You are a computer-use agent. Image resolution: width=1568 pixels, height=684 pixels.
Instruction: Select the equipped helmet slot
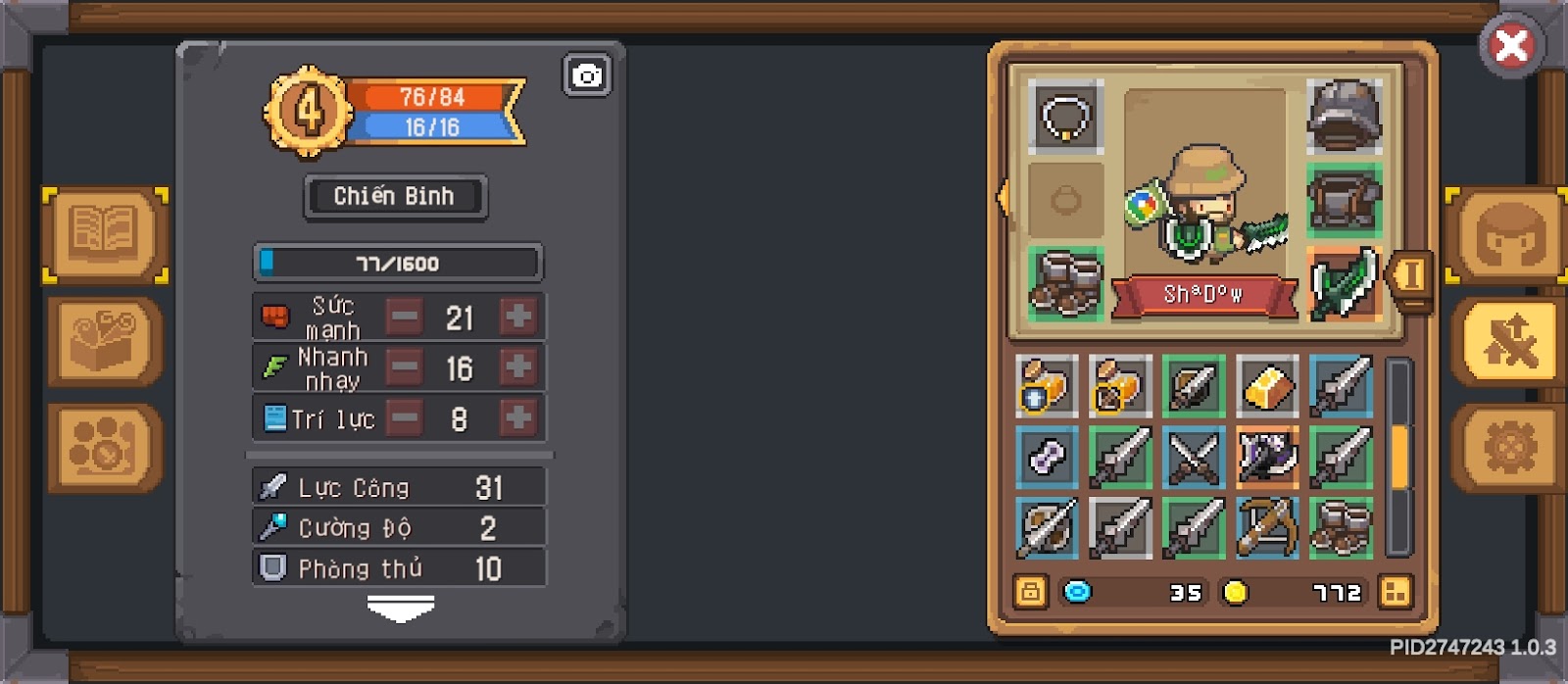pos(1344,117)
